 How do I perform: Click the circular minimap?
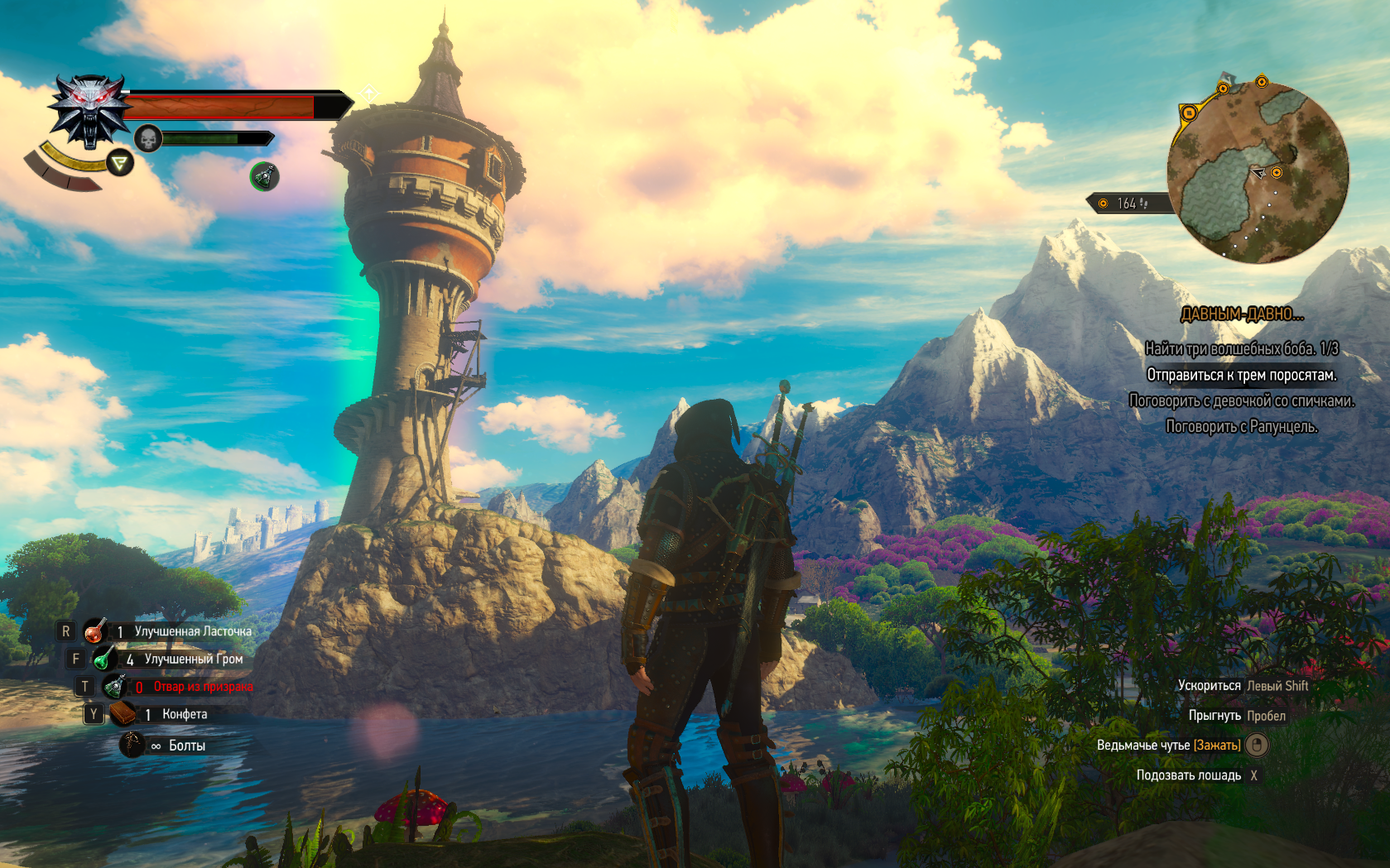[1258, 172]
